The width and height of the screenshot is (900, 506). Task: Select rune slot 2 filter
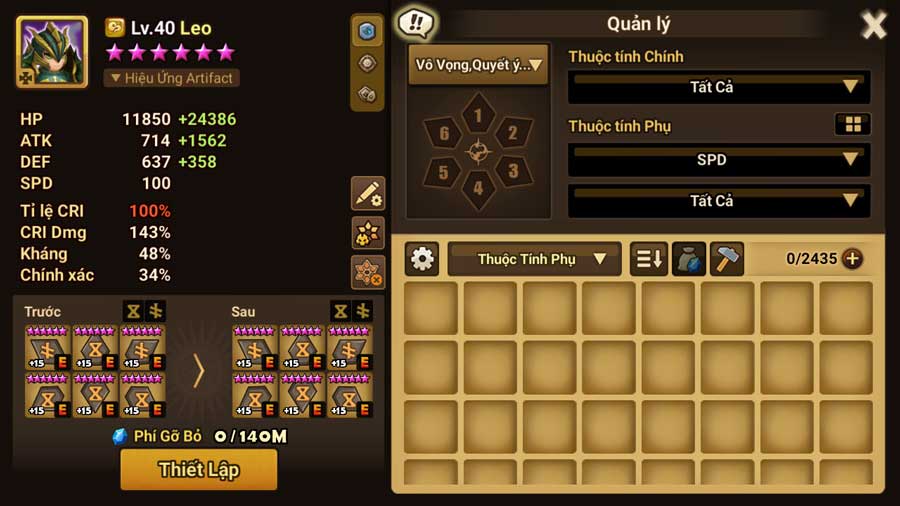(x=512, y=134)
